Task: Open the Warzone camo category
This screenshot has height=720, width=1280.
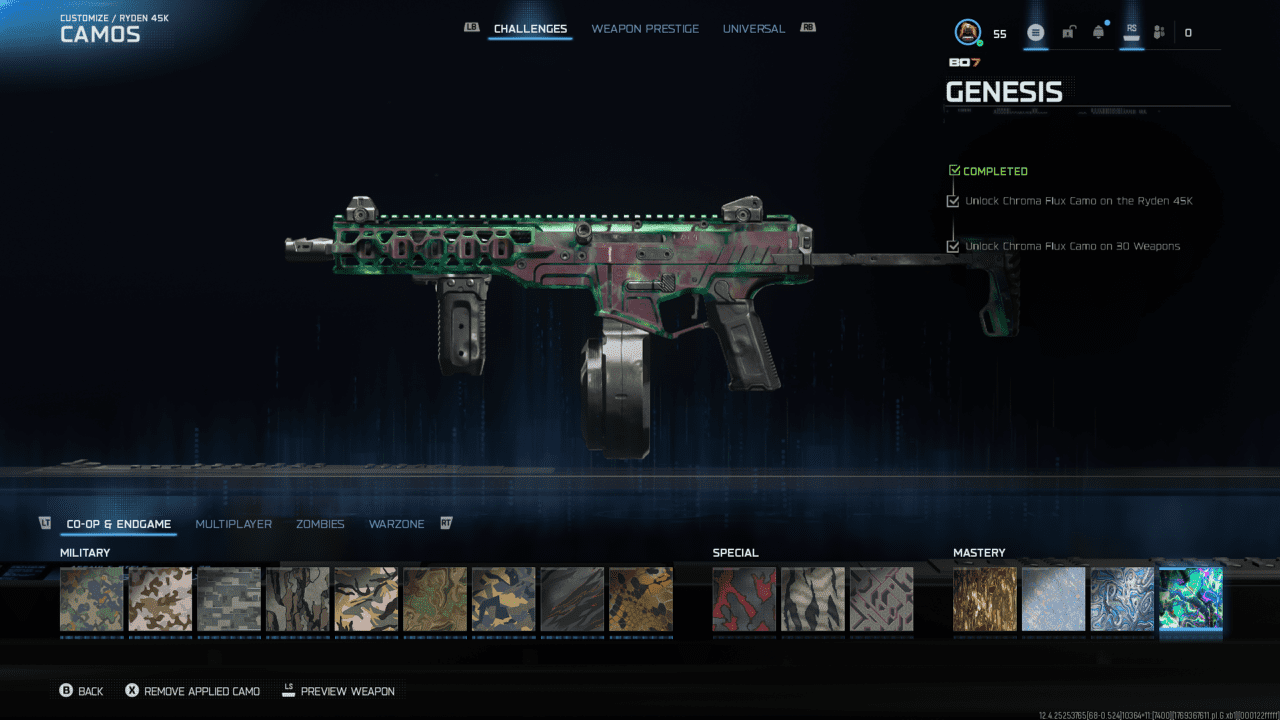Action: (x=396, y=524)
